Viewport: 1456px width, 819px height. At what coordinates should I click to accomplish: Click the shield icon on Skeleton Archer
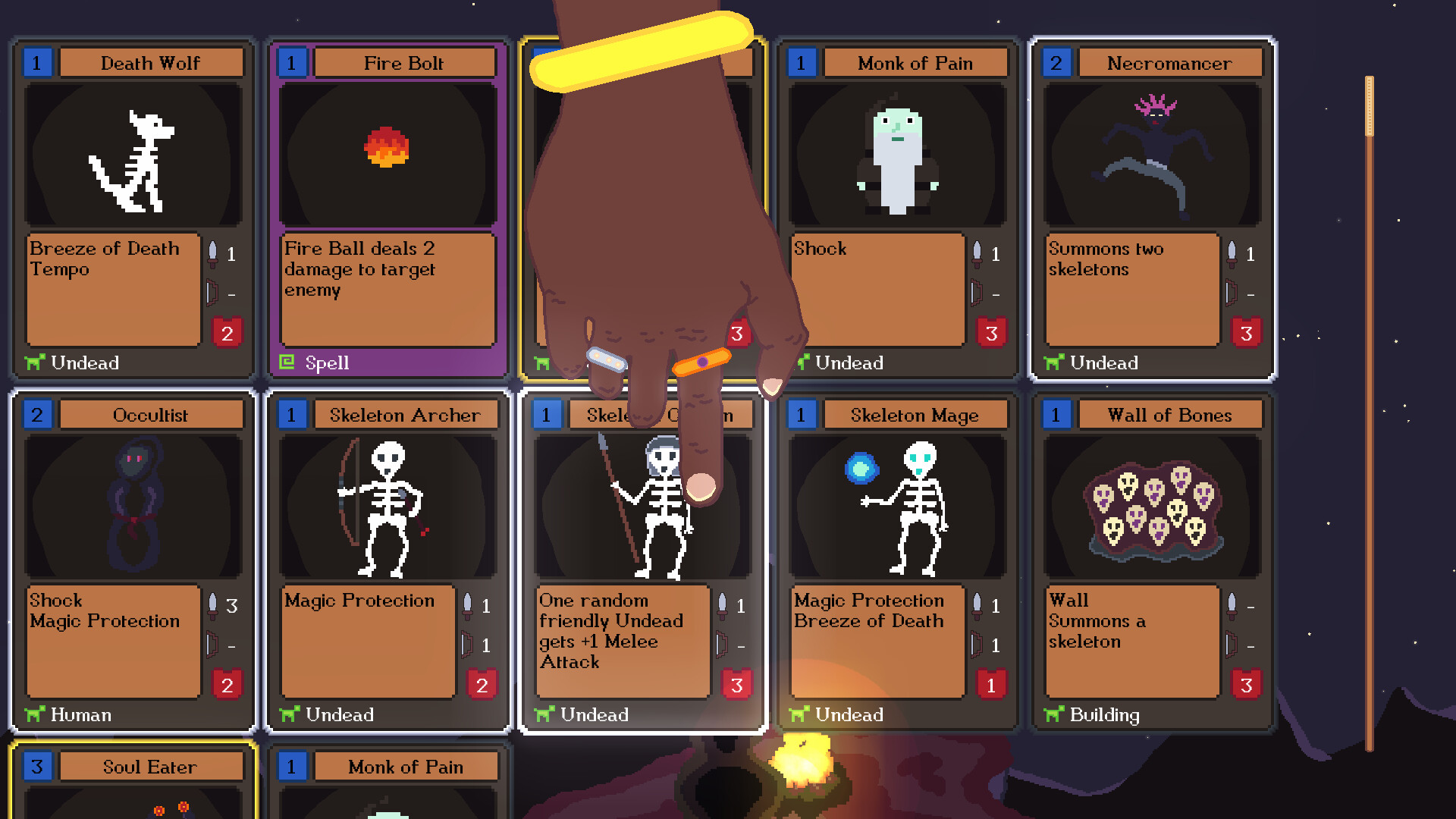[x=466, y=645]
